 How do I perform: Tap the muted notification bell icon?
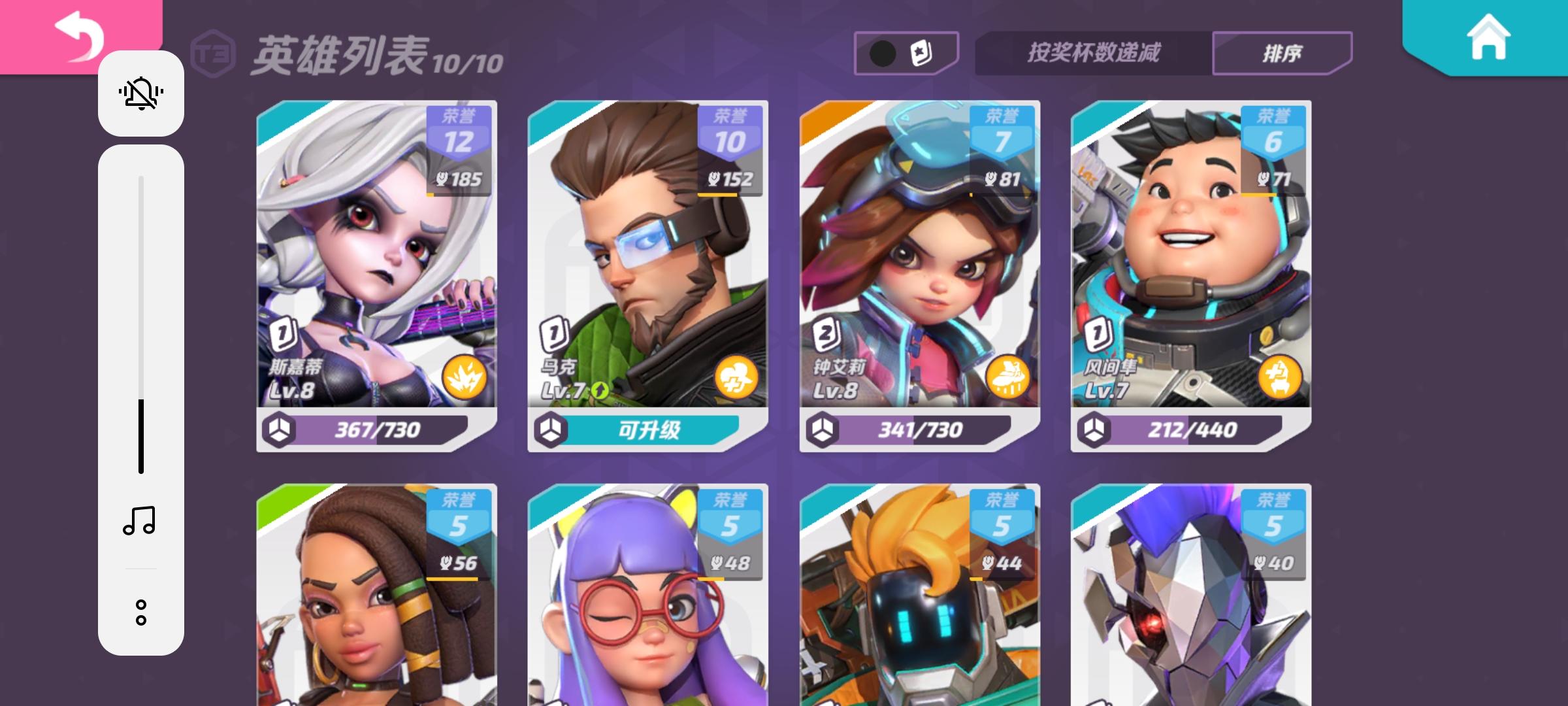[141, 93]
